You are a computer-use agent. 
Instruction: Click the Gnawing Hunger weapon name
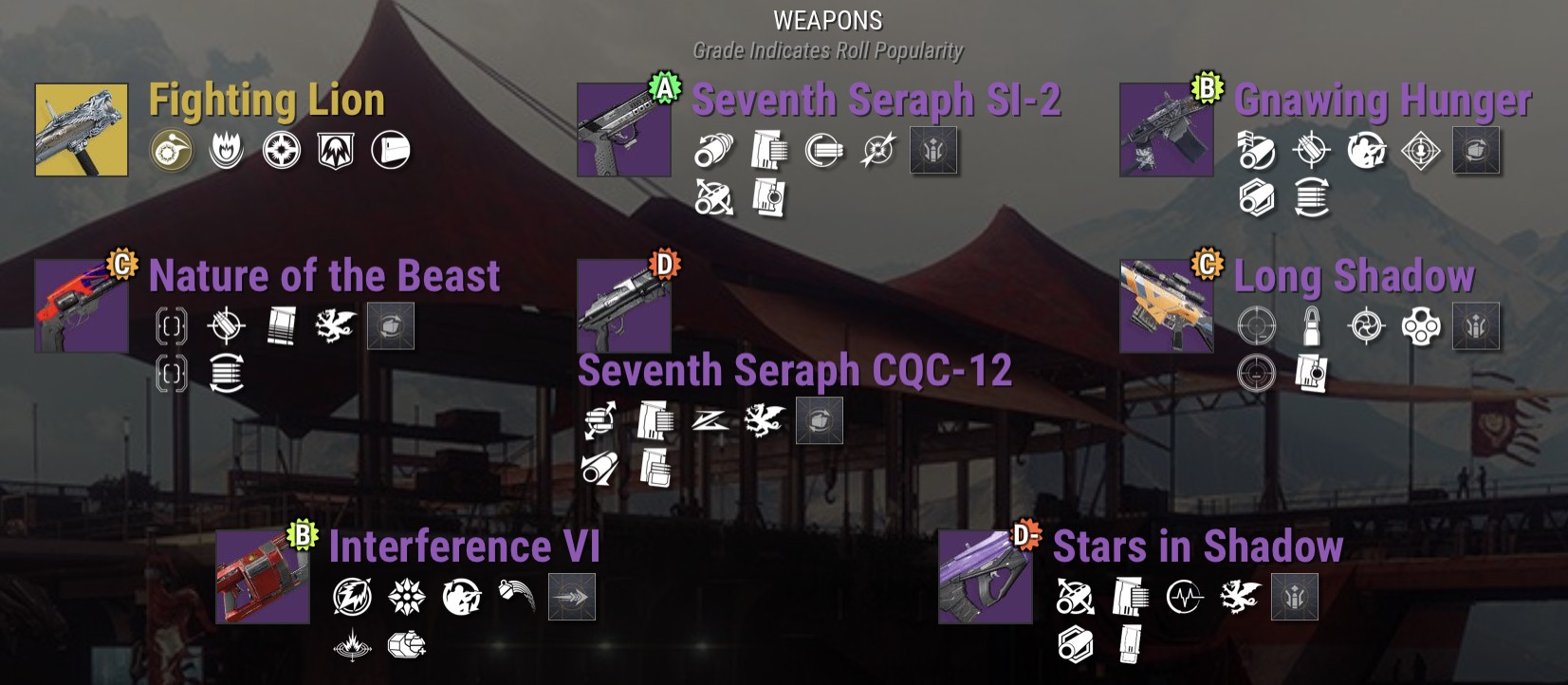(1382, 100)
